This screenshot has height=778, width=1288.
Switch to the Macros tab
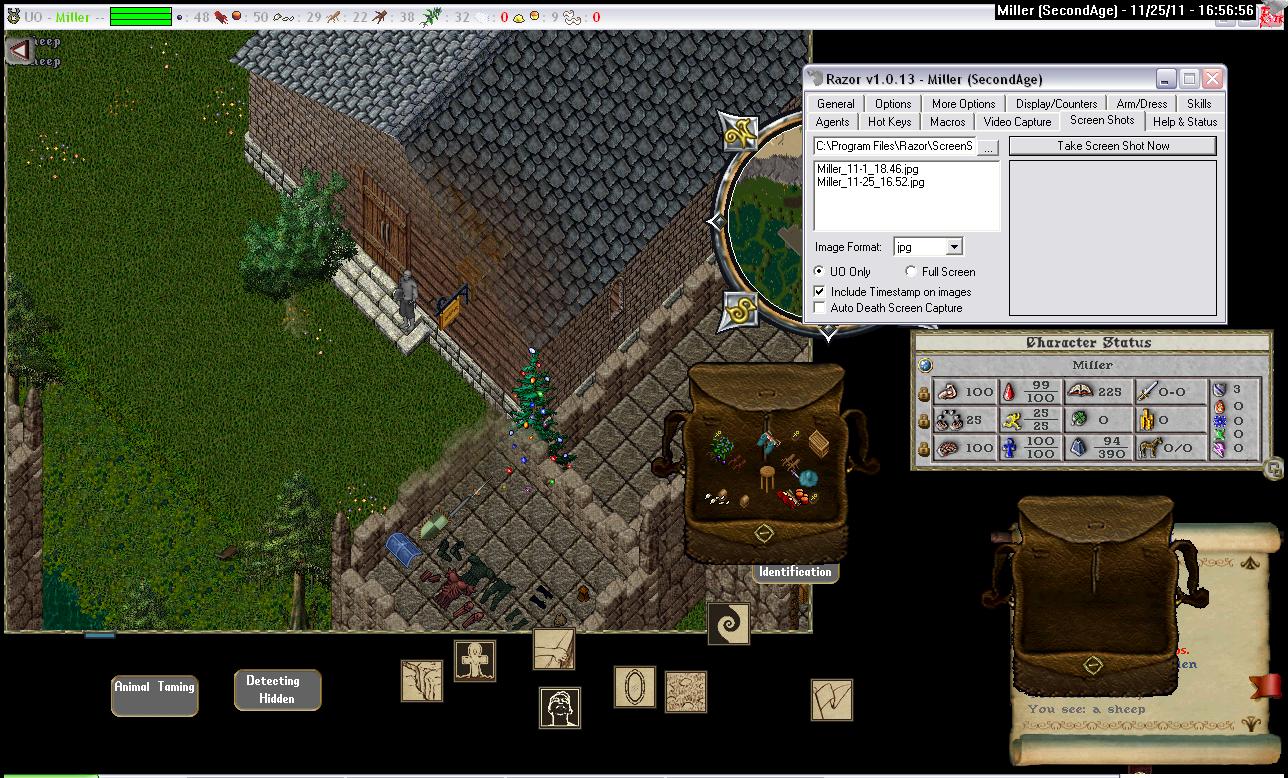[947, 122]
